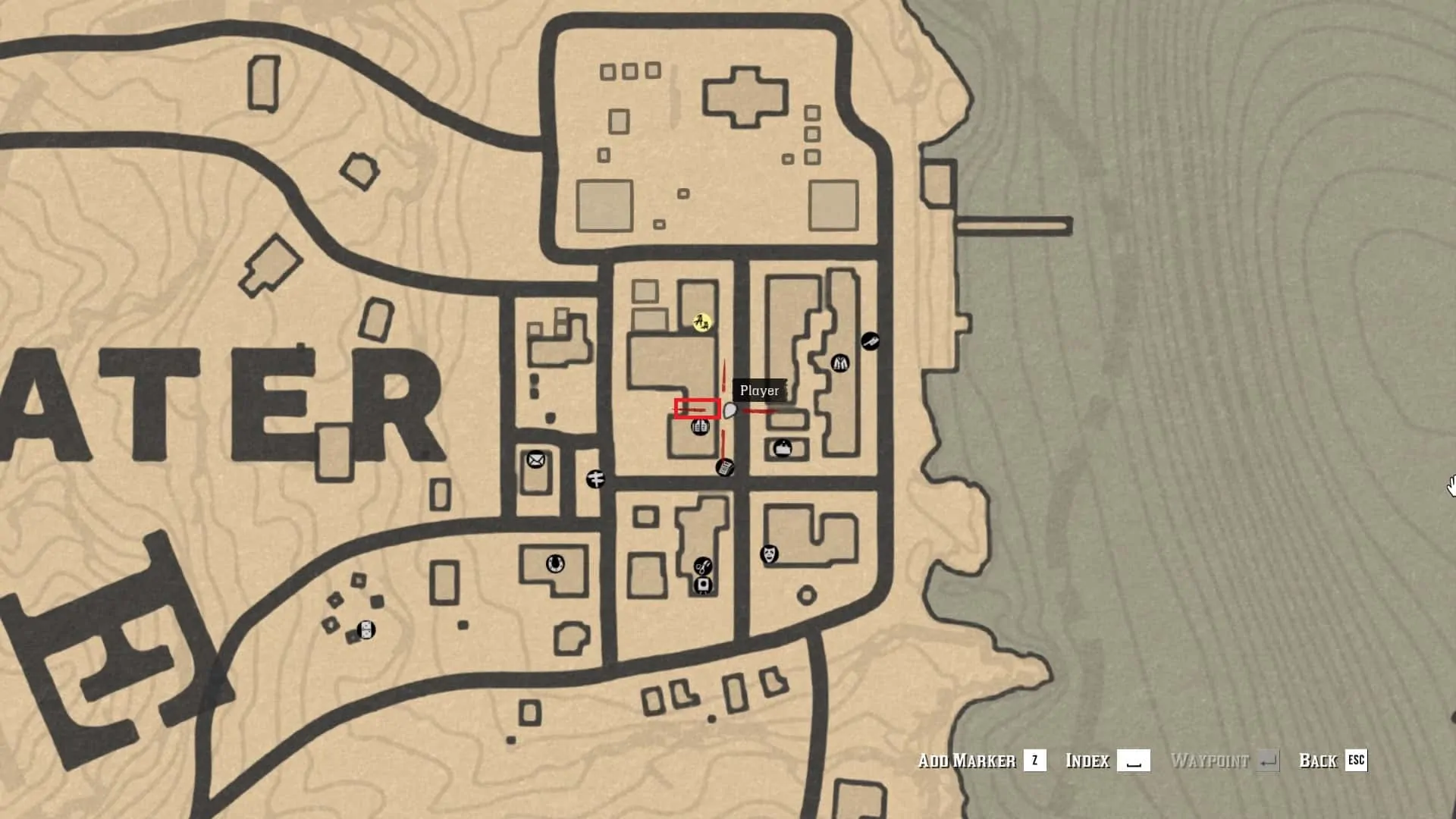Go Back from the map
This screenshot has width=1456, height=819.
1332,761
